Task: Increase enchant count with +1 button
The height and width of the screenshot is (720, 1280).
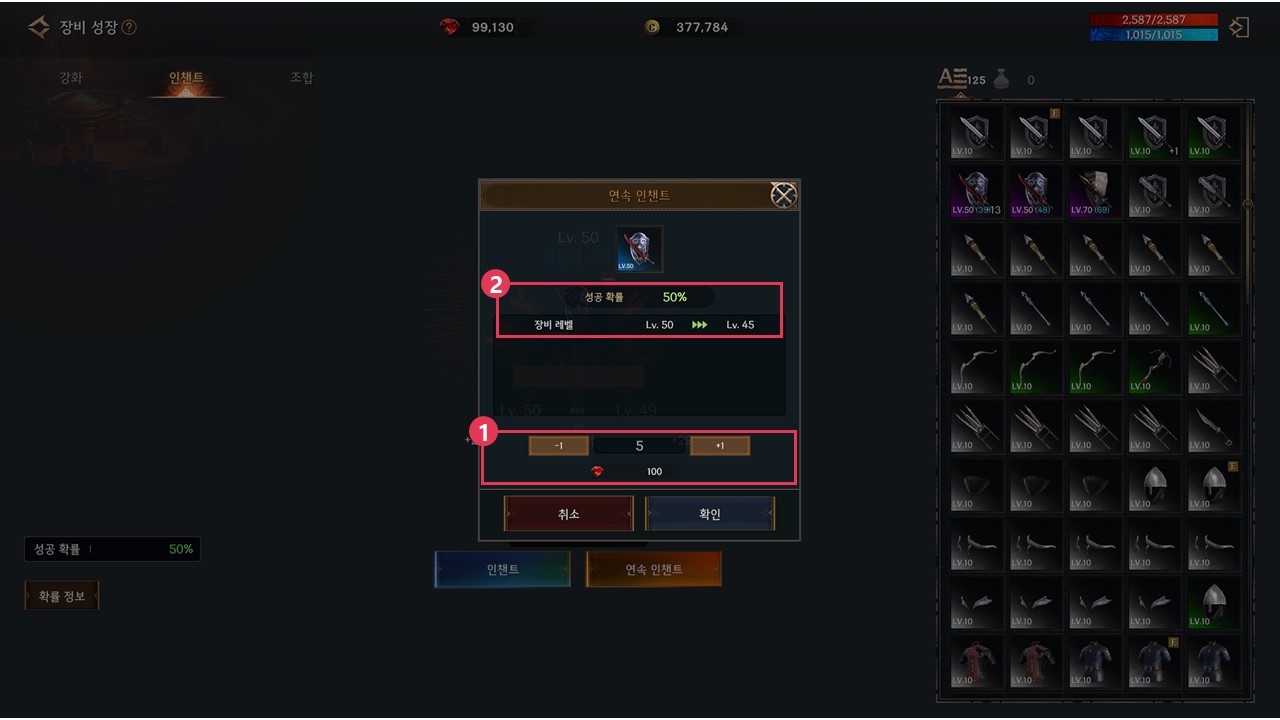Action: (x=720, y=446)
